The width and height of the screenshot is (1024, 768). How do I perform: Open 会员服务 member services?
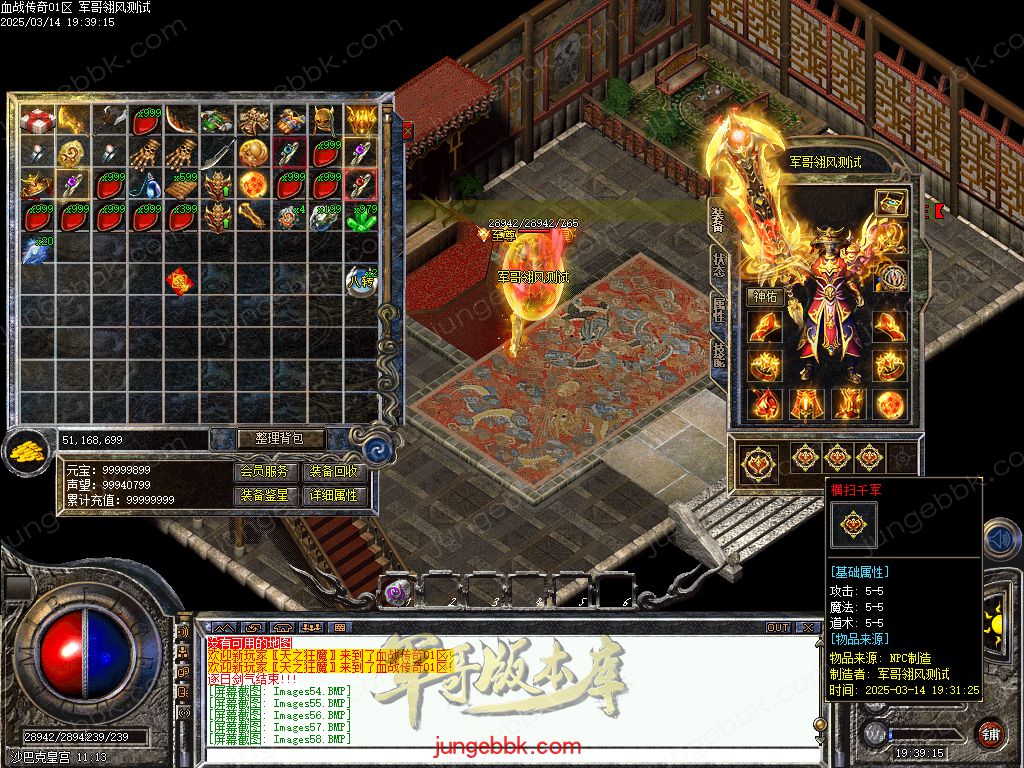click(x=265, y=472)
